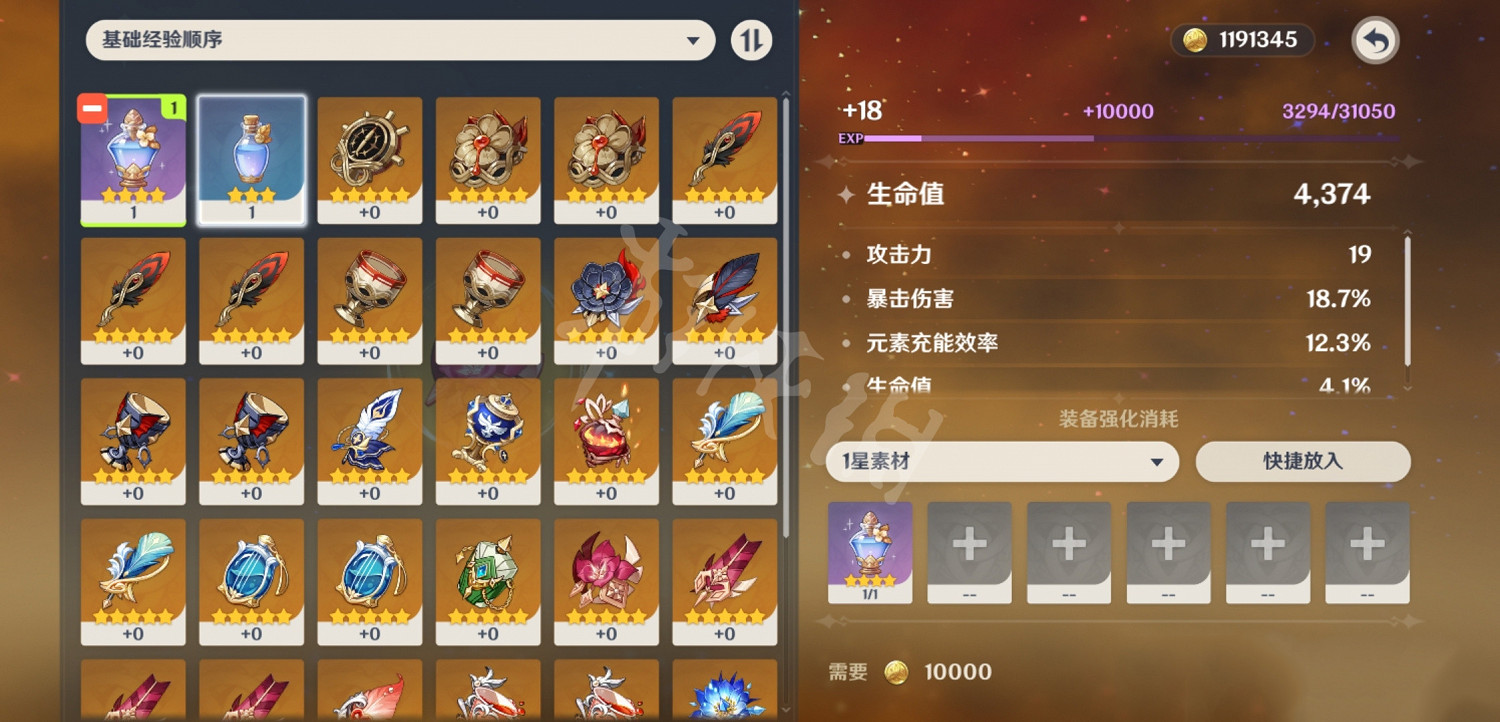Select the blue flower artifact icon
The width and height of the screenshot is (1500, 722).
coord(607,300)
